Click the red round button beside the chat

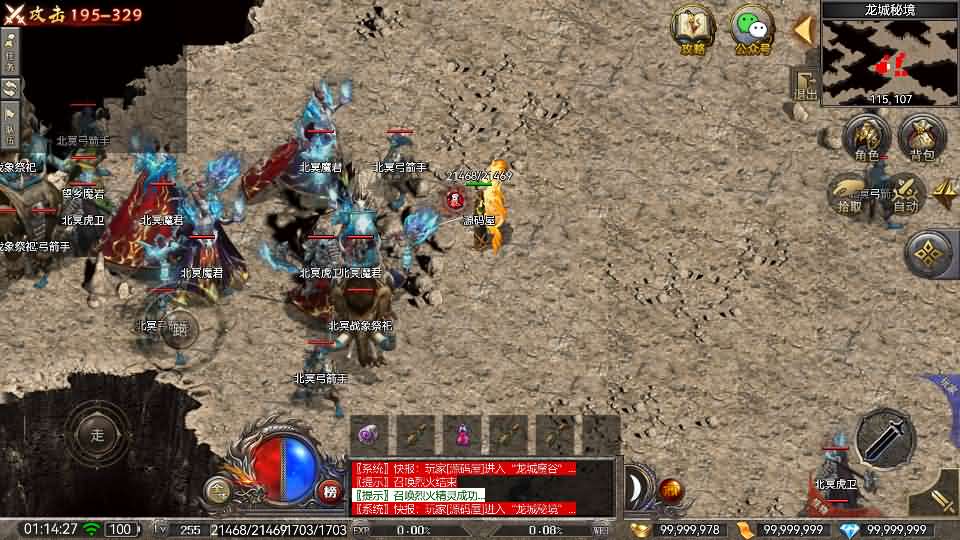pyautogui.click(x=671, y=491)
